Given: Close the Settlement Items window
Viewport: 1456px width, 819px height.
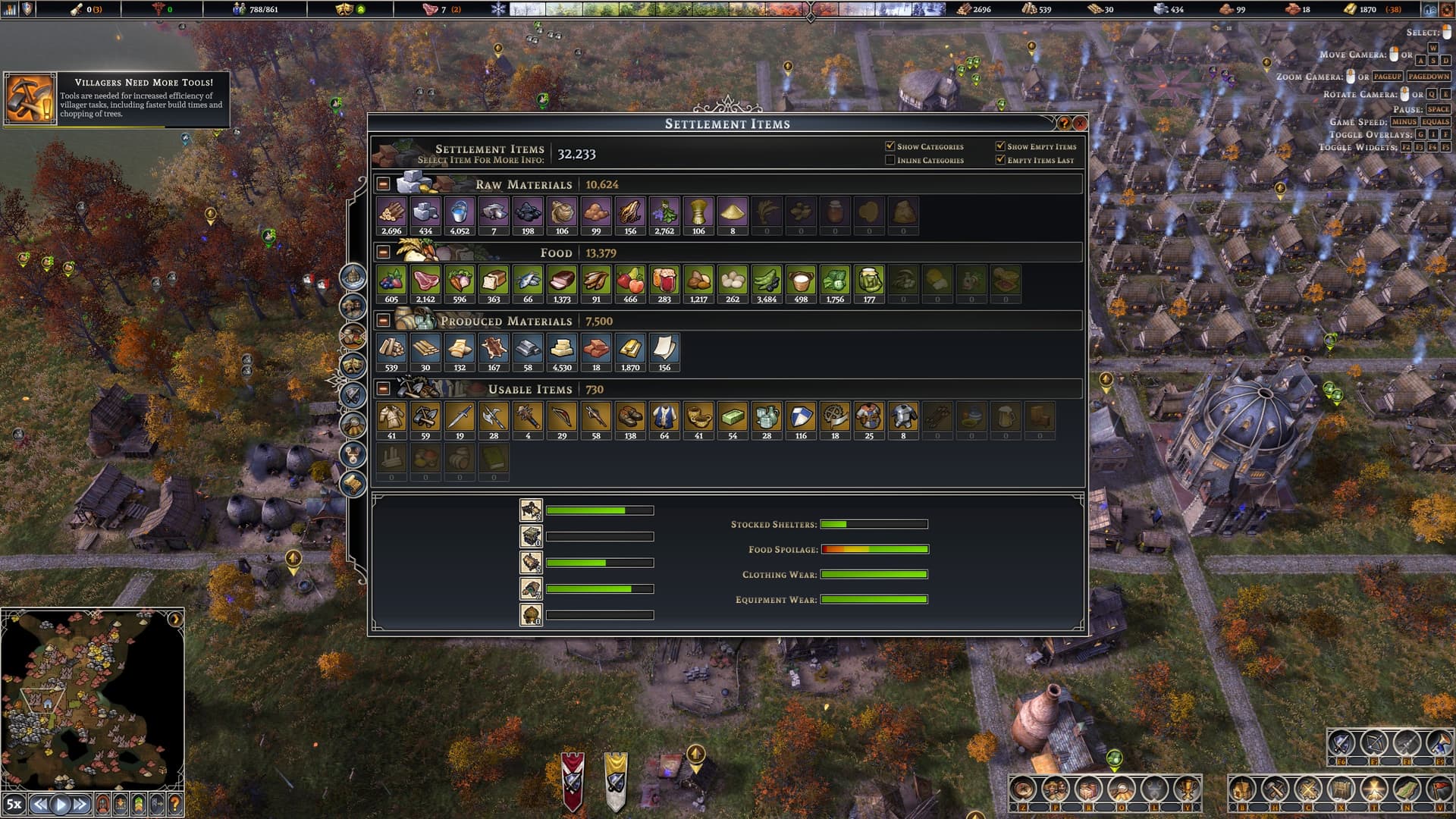Looking at the screenshot, I should (1080, 123).
